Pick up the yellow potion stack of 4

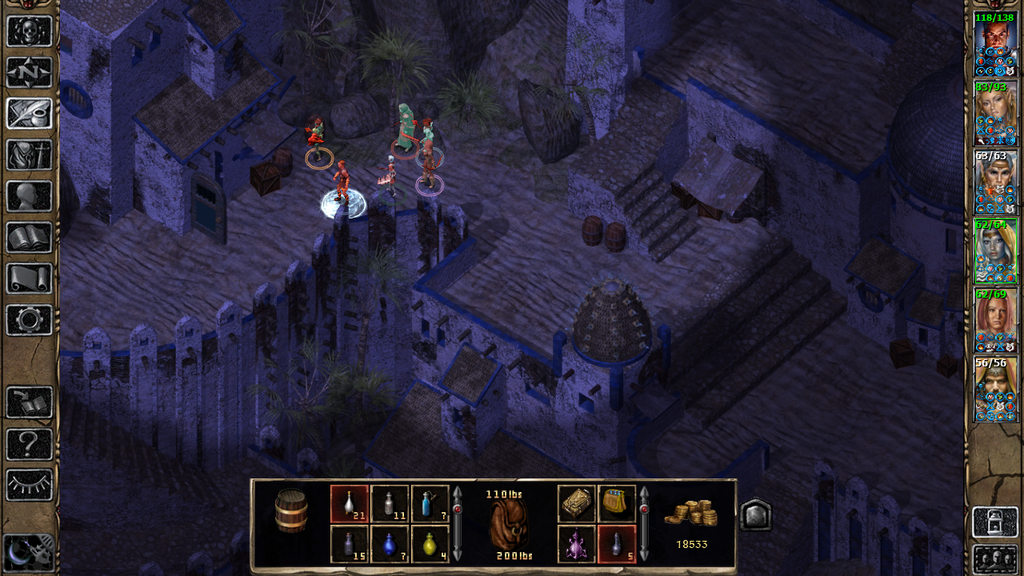(x=430, y=544)
